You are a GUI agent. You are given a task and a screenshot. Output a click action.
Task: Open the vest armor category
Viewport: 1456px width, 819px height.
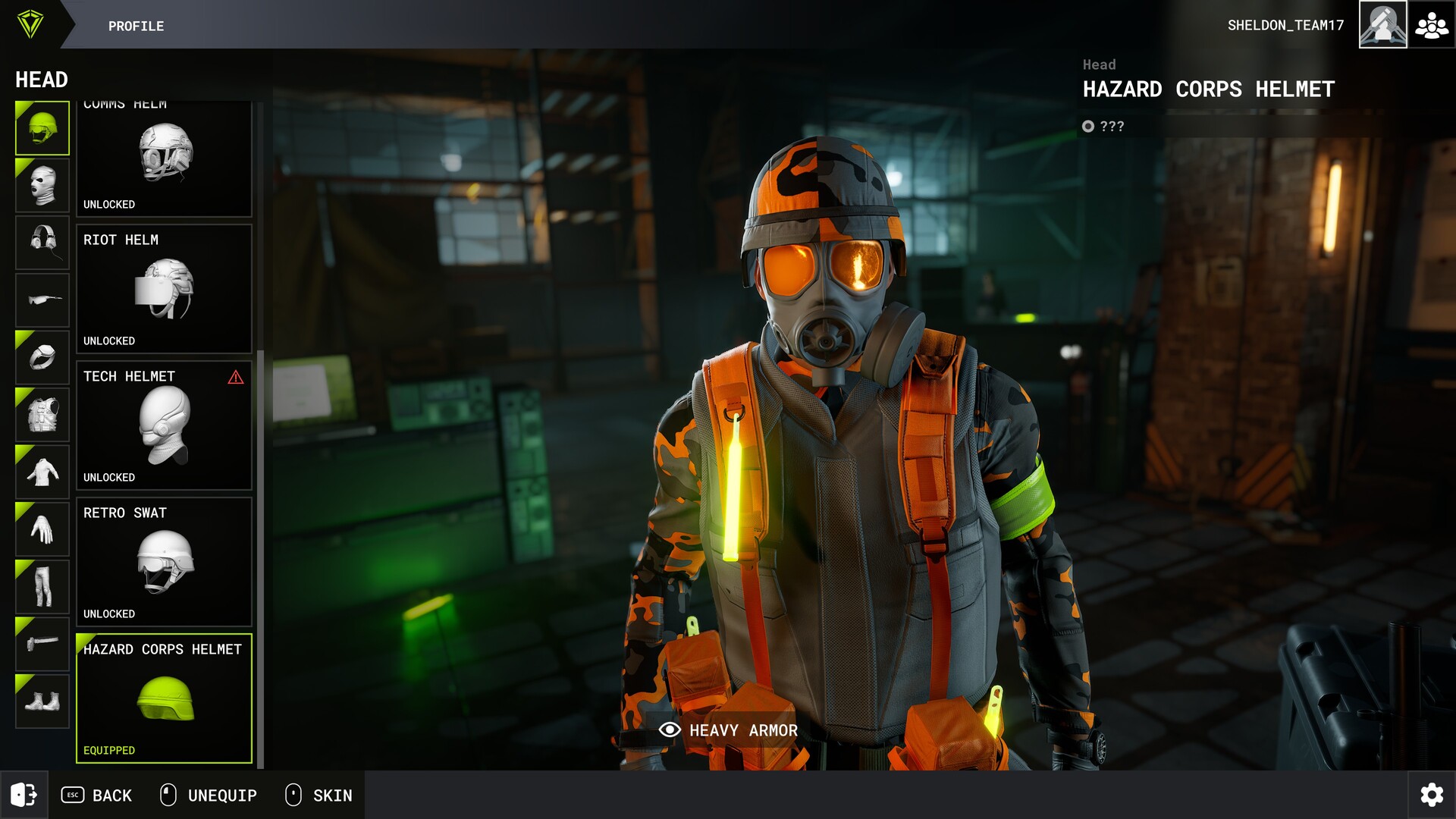point(42,415)
